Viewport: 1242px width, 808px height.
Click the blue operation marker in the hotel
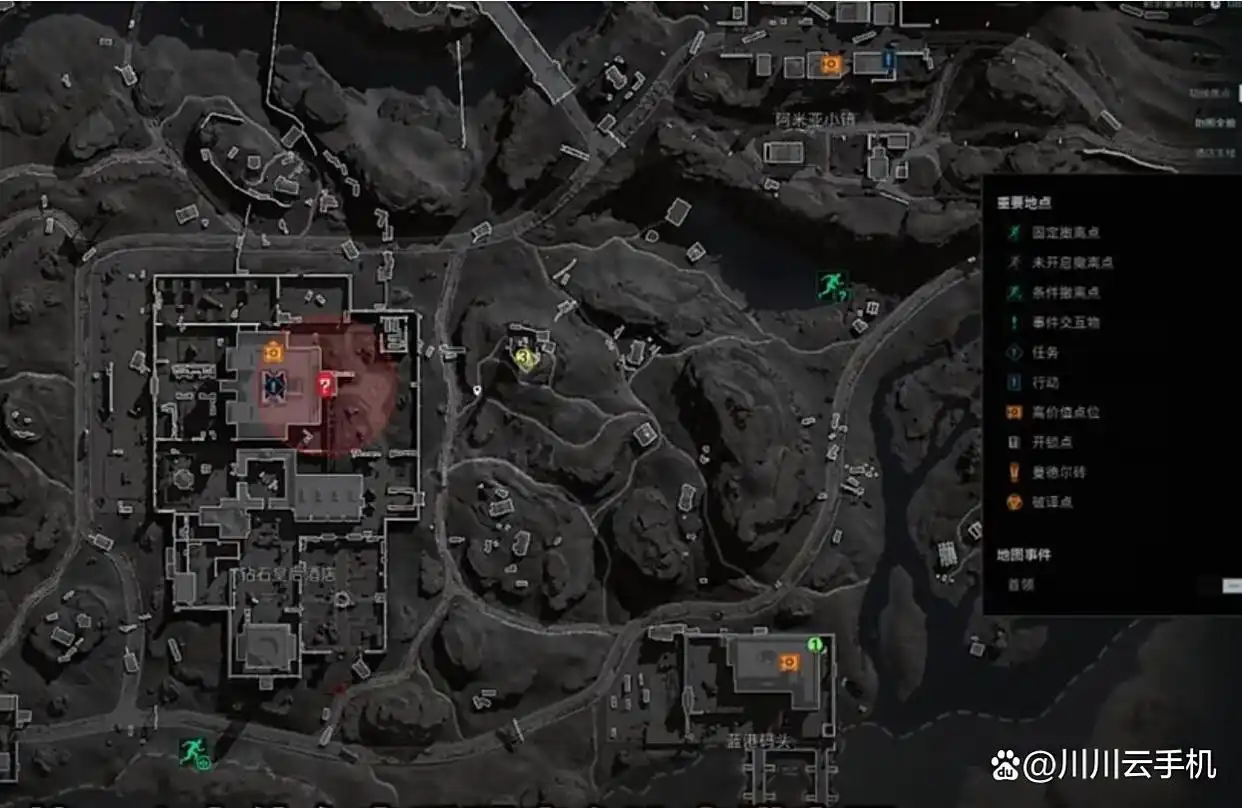[274, 384]
